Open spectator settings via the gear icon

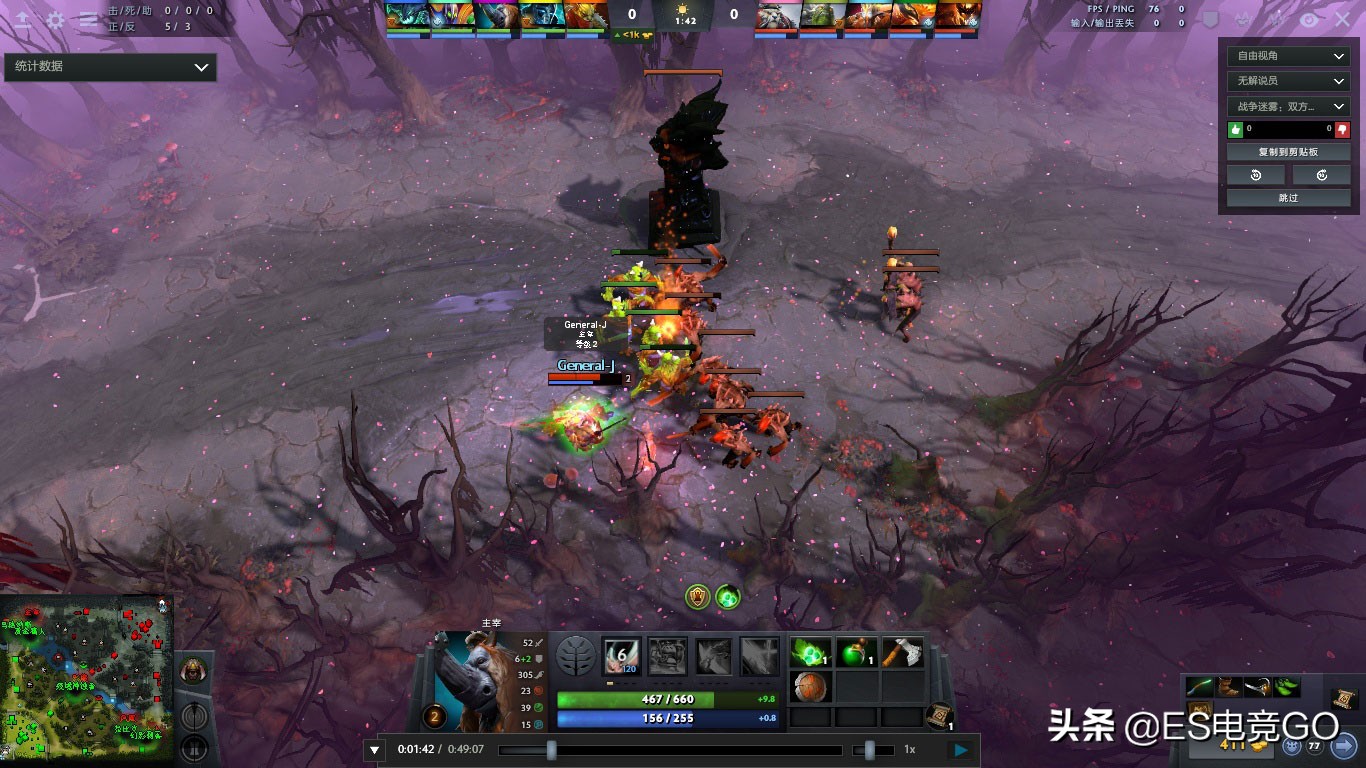55,18
